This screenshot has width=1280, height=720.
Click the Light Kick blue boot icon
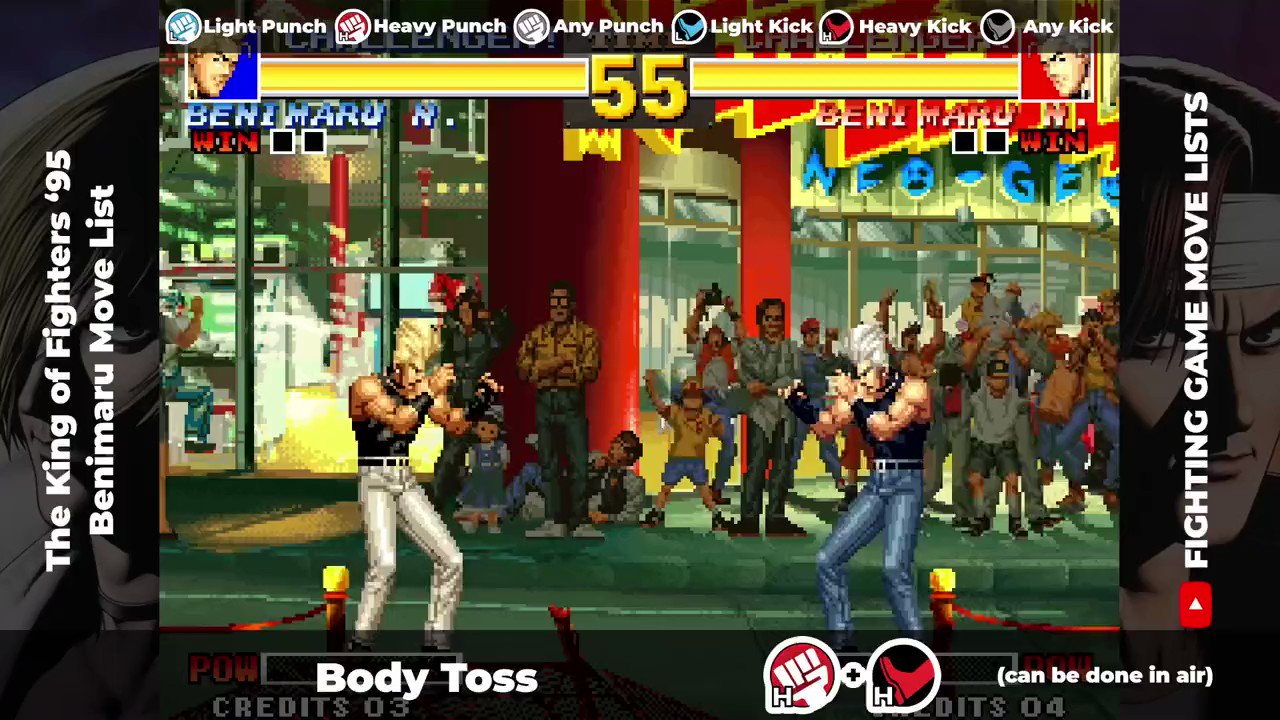[x=690, y=26]
